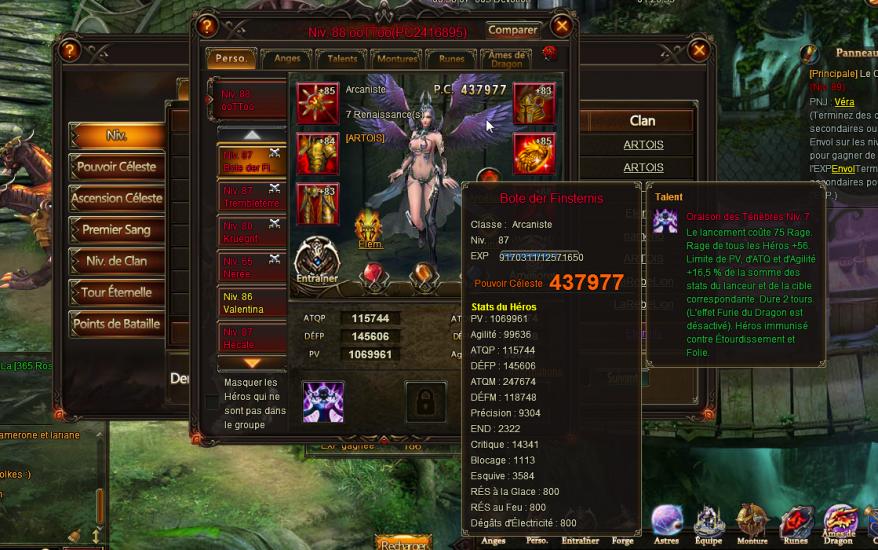
Task: Open the Talents tab
Action: click(342, 59)
